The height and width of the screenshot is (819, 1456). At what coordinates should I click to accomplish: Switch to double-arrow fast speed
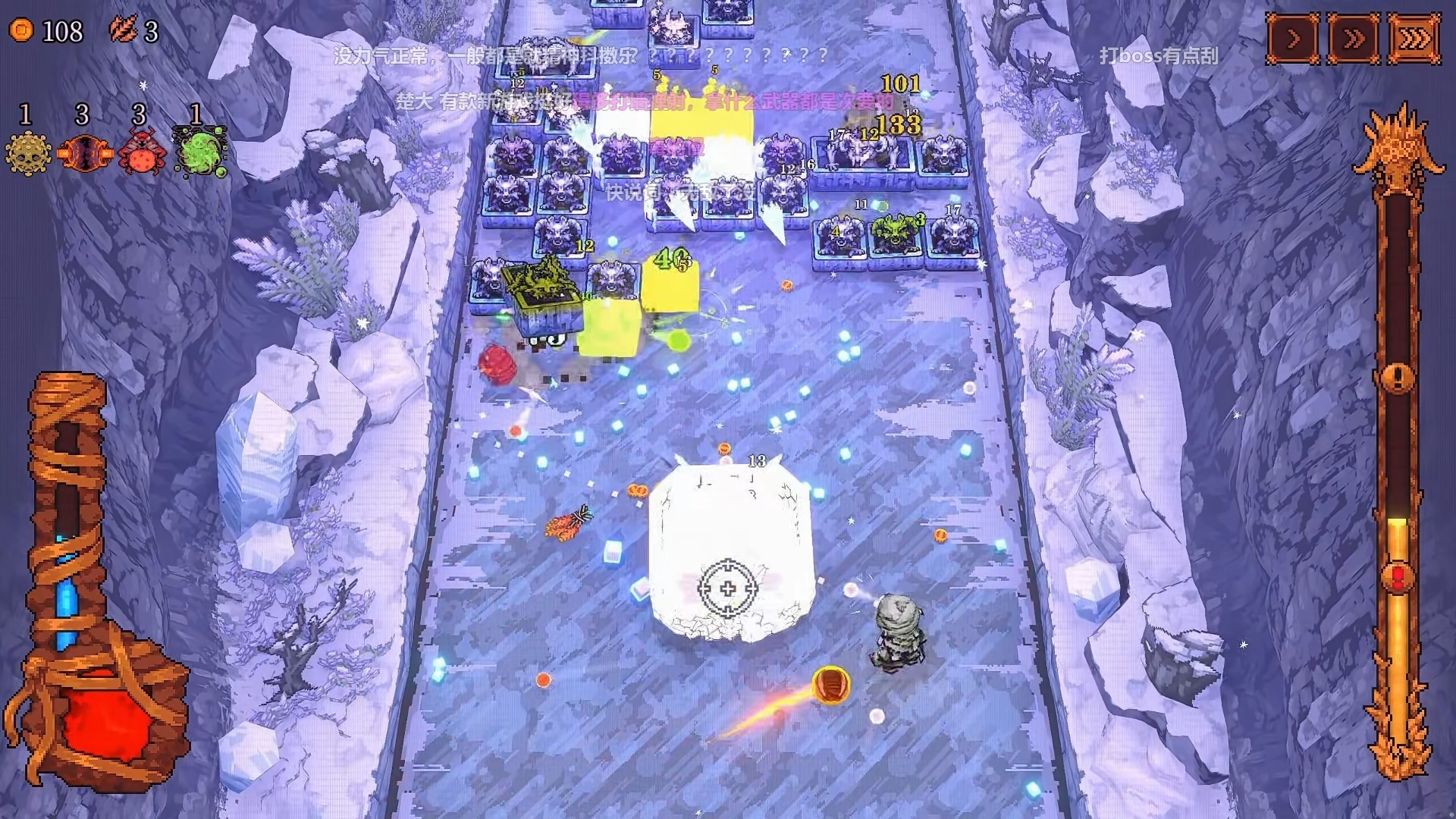tap(1354, 38)
